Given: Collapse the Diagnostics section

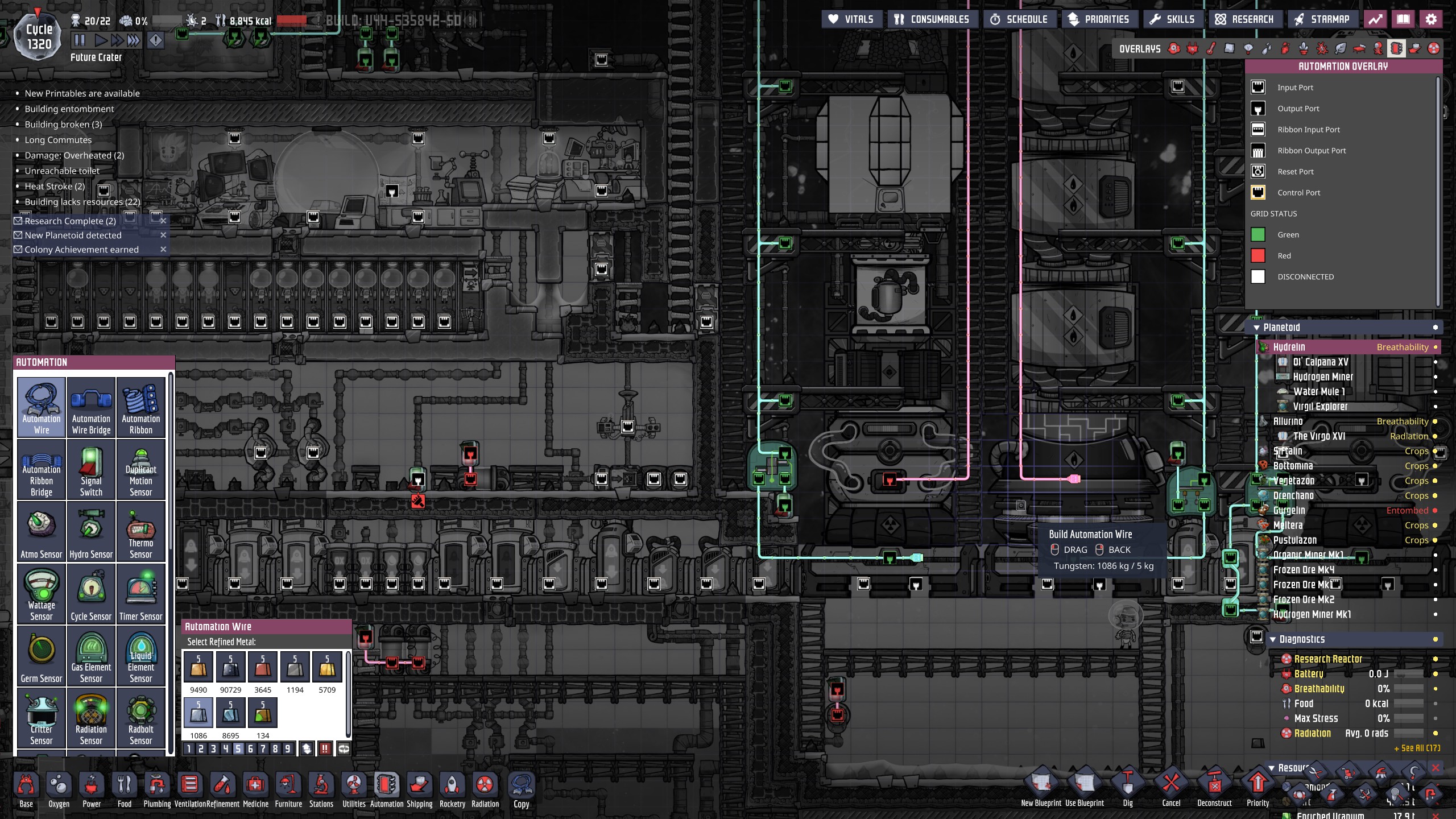Looking at the screenshot, I should (x=1273, y=639).
